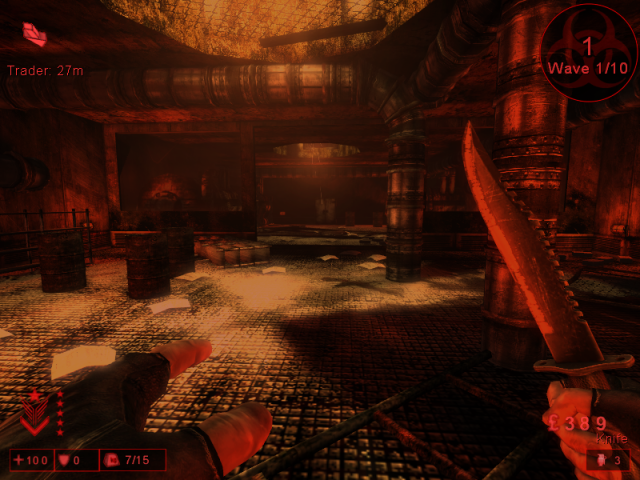Click the biohazard wave emblem
The width and height of the screenshot is (640, 480).
pos(588,50)
